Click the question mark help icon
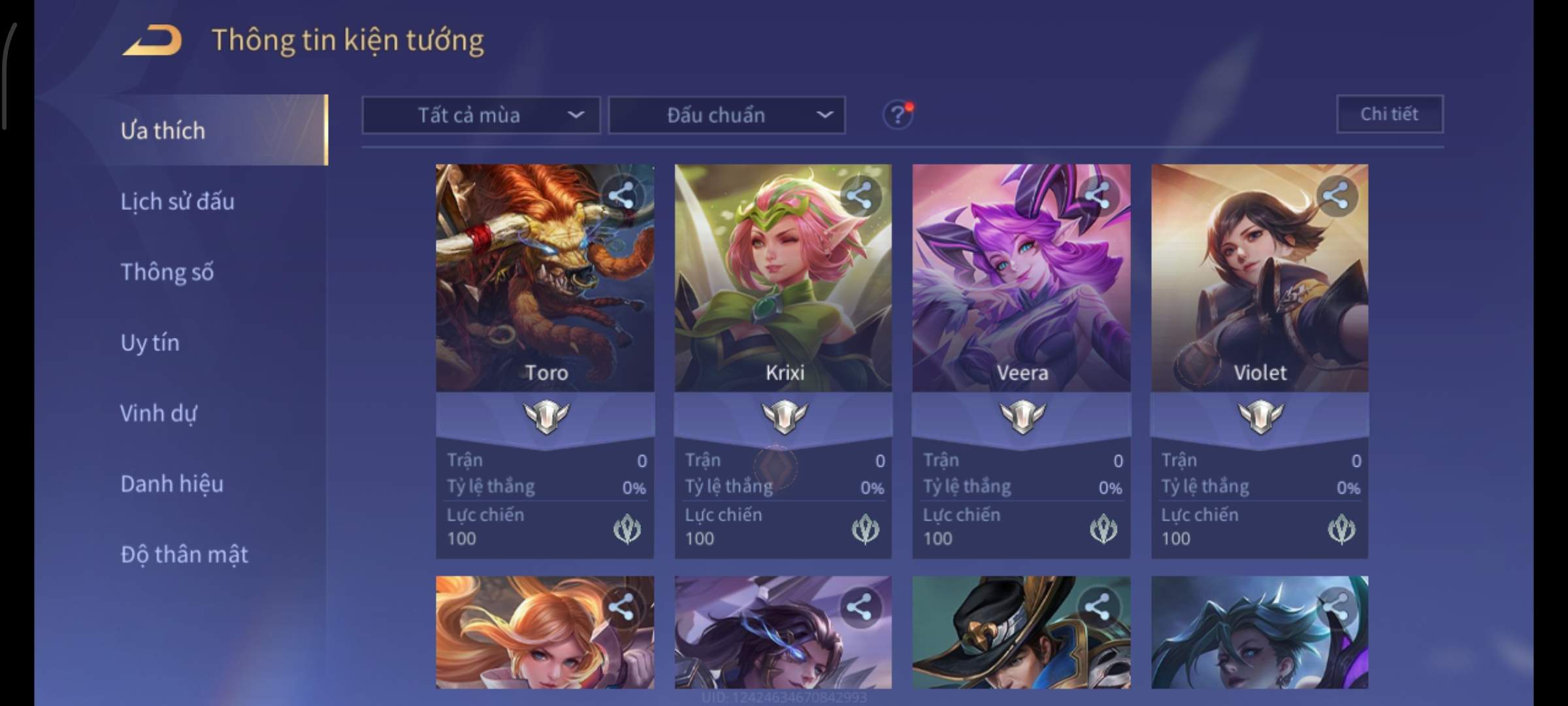Viewport: 1568px width, 706px height. [x=898, y=116]
